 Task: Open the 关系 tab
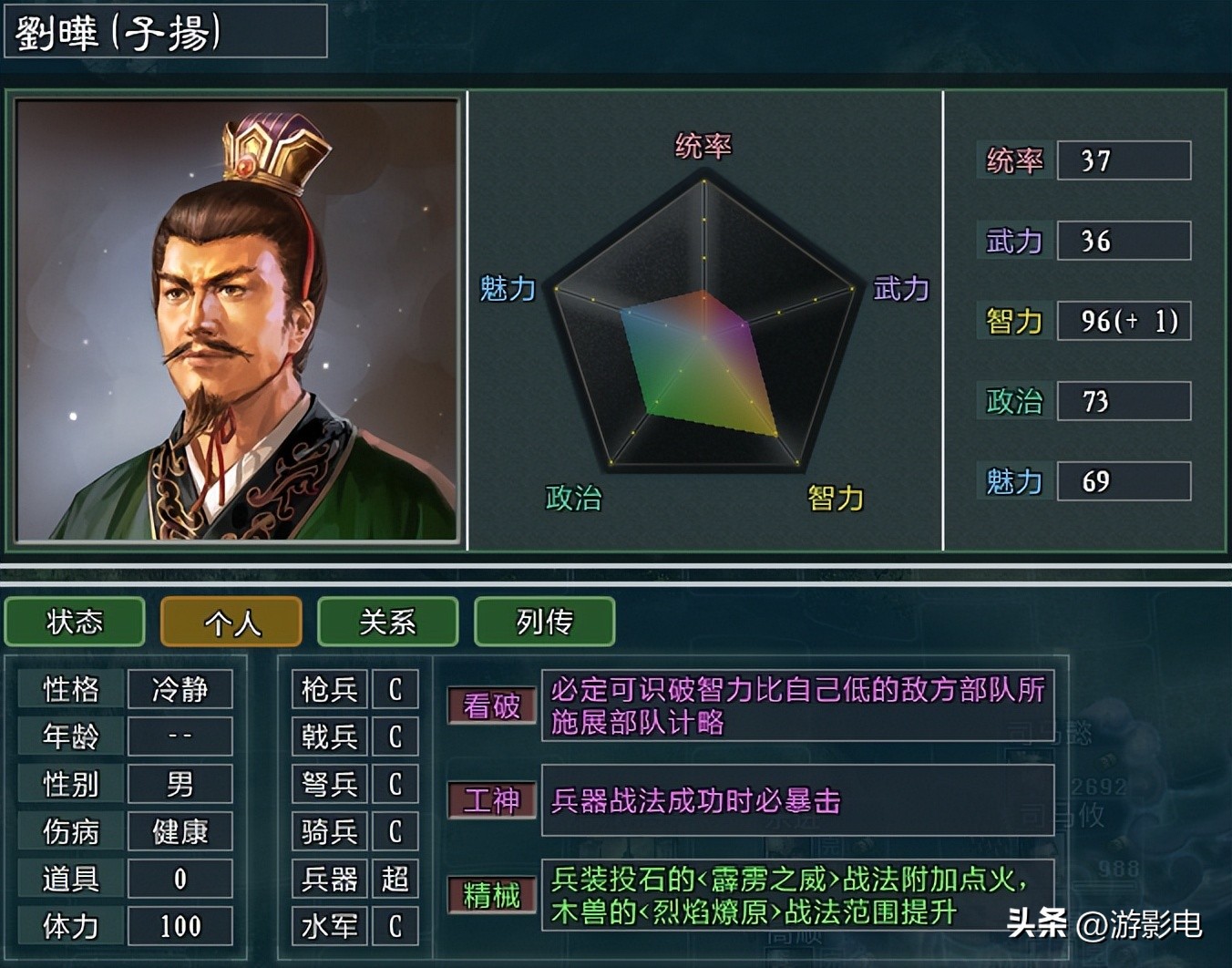coord(387,623)
